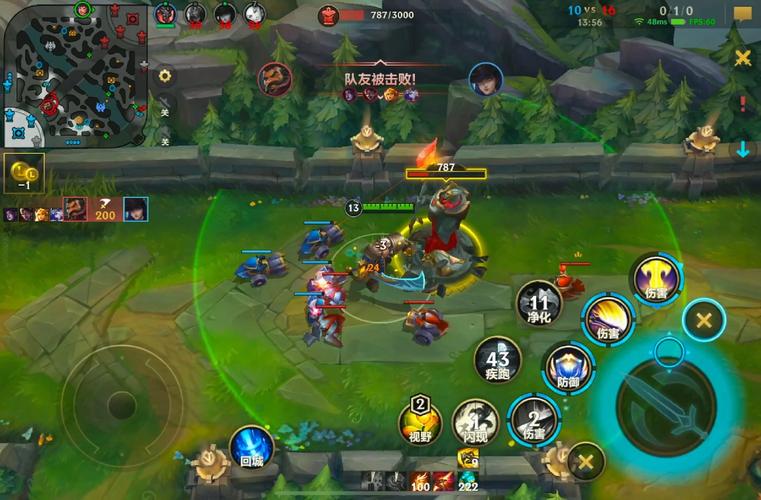This screenshot has height=500, width=761.
Task: Activate the 疾跑 sprint spell
Action: click(497, 360)
